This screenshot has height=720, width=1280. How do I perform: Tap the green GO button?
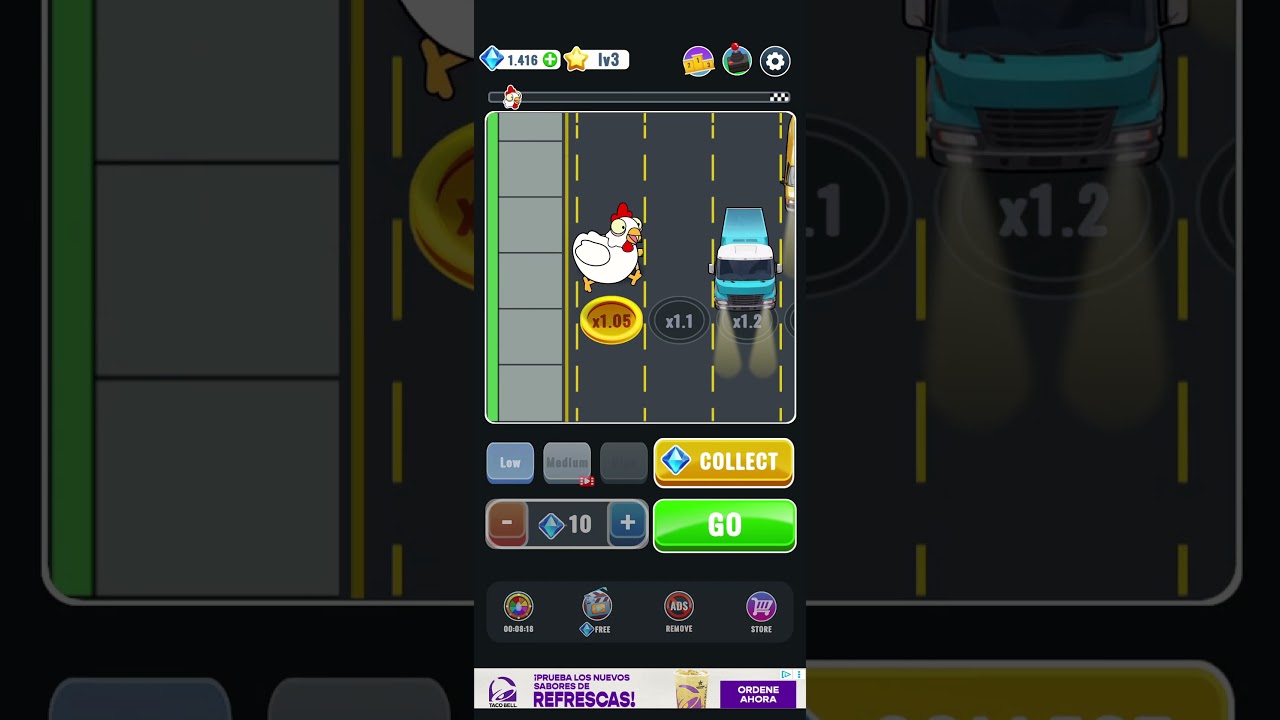pyautogui.click(x=724, y=525)
